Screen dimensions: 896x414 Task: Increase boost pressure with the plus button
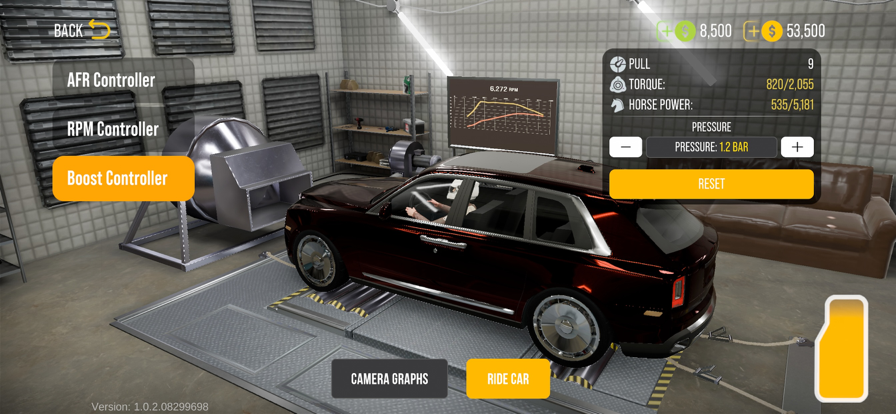coord(797,147)
